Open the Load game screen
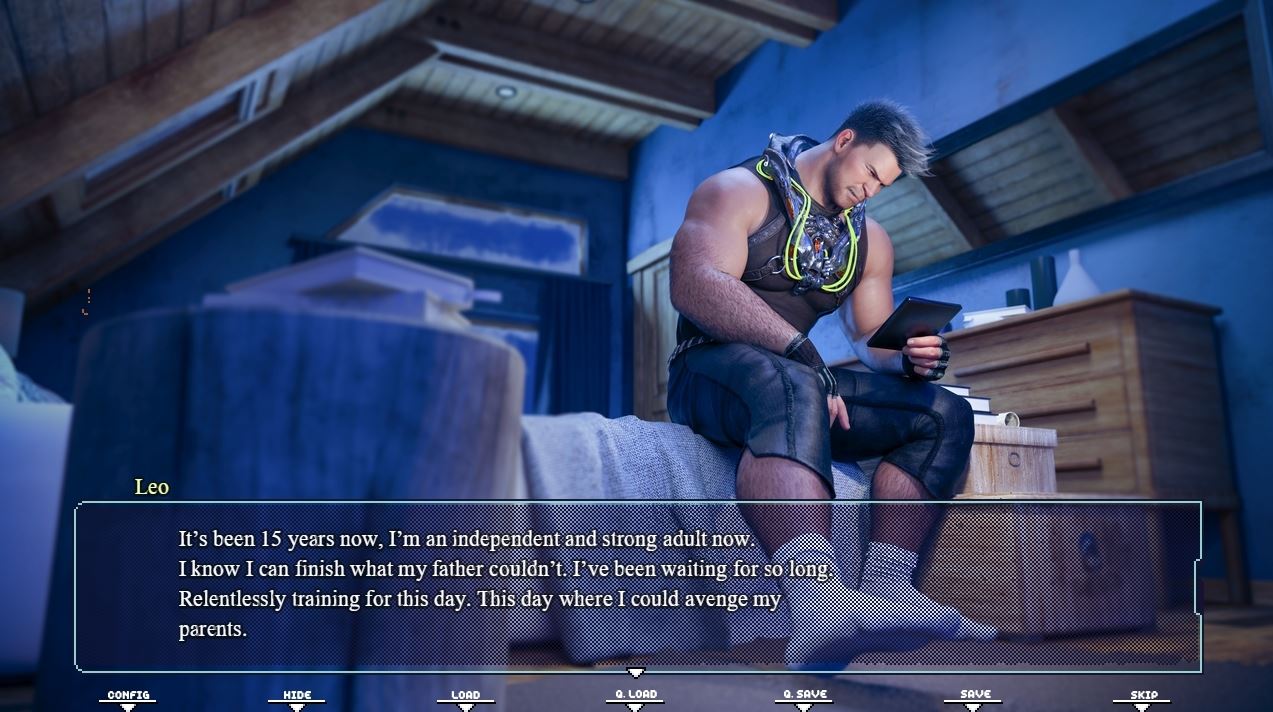The image size is (1273, 712). pyautogui.click(x=465, y=696)
